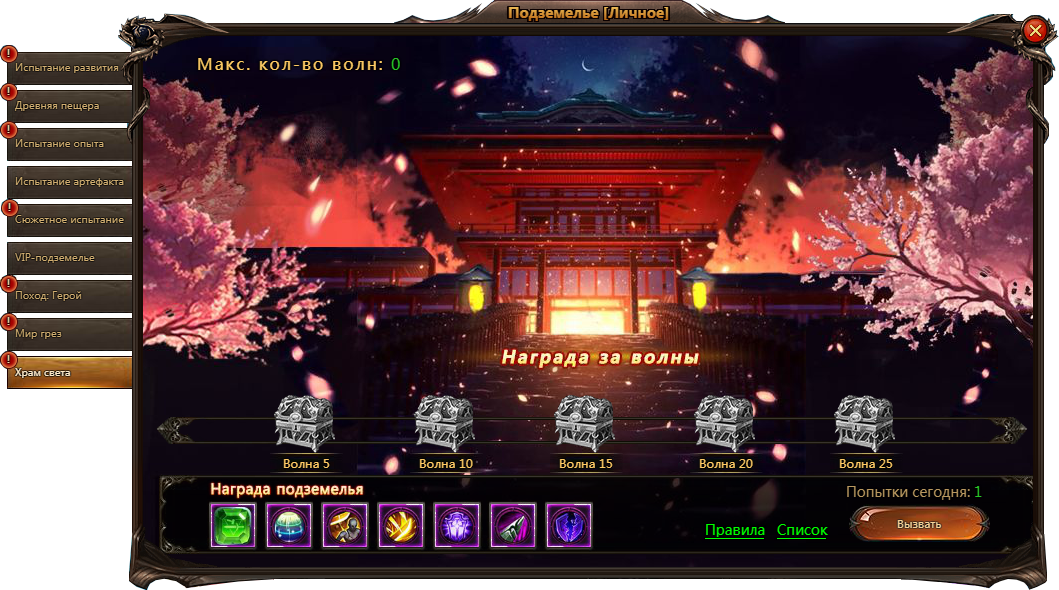Screen dimensions: 1059x590
Task: Close the Подземелье window
Action: (1035, 31)
